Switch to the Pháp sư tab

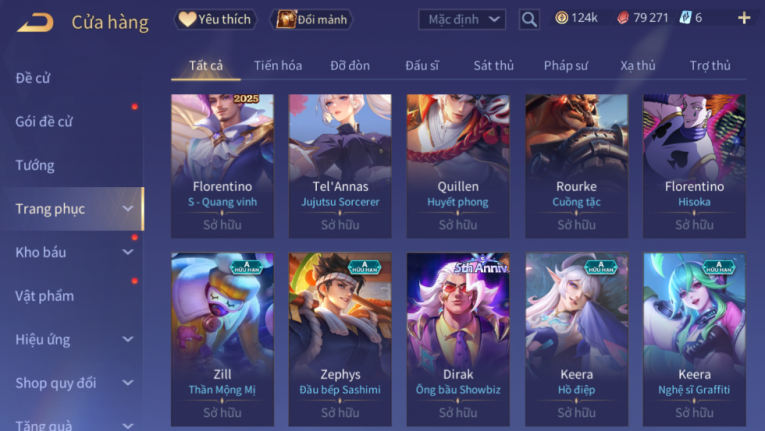566,66
